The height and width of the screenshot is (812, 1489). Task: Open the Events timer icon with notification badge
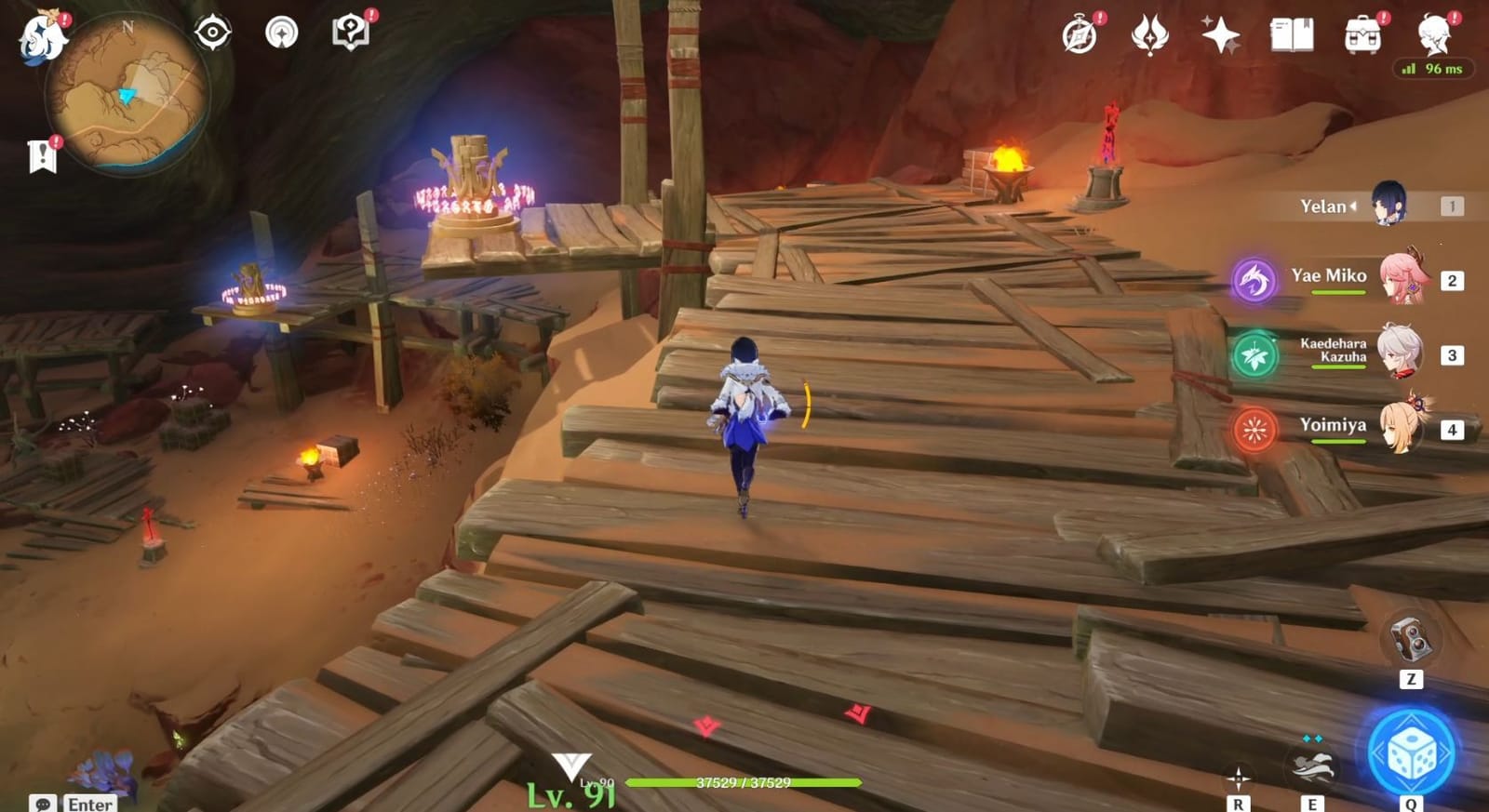[1078, 35]
